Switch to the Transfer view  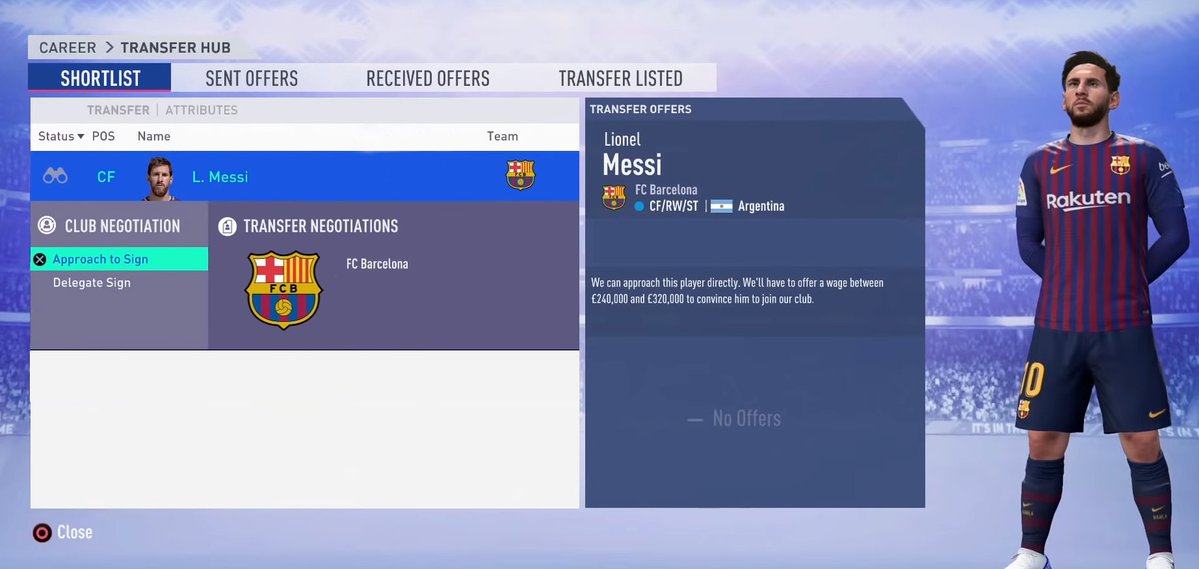click(118, 110)
